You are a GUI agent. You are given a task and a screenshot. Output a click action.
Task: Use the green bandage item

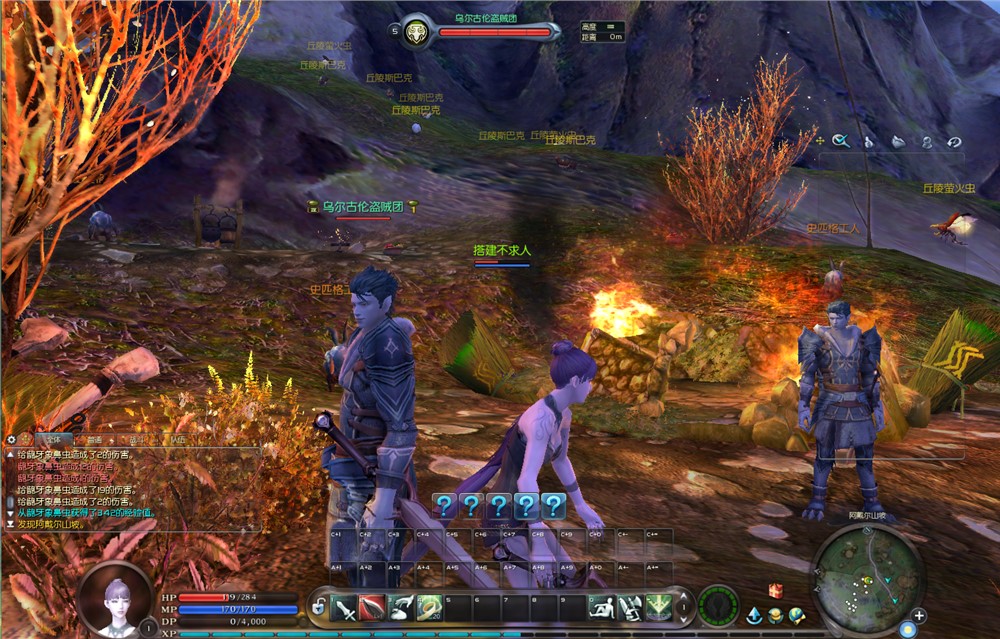click(x=430, y=606)
